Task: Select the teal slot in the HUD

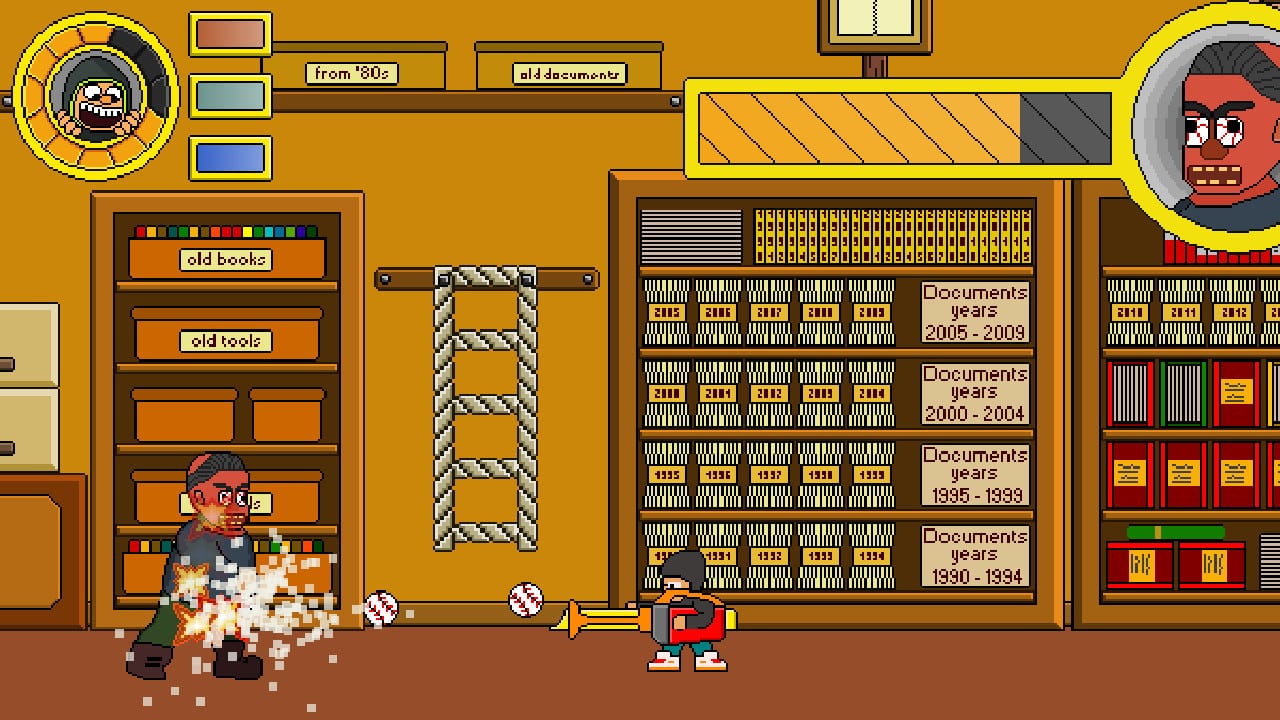Action: coord(230,96)
